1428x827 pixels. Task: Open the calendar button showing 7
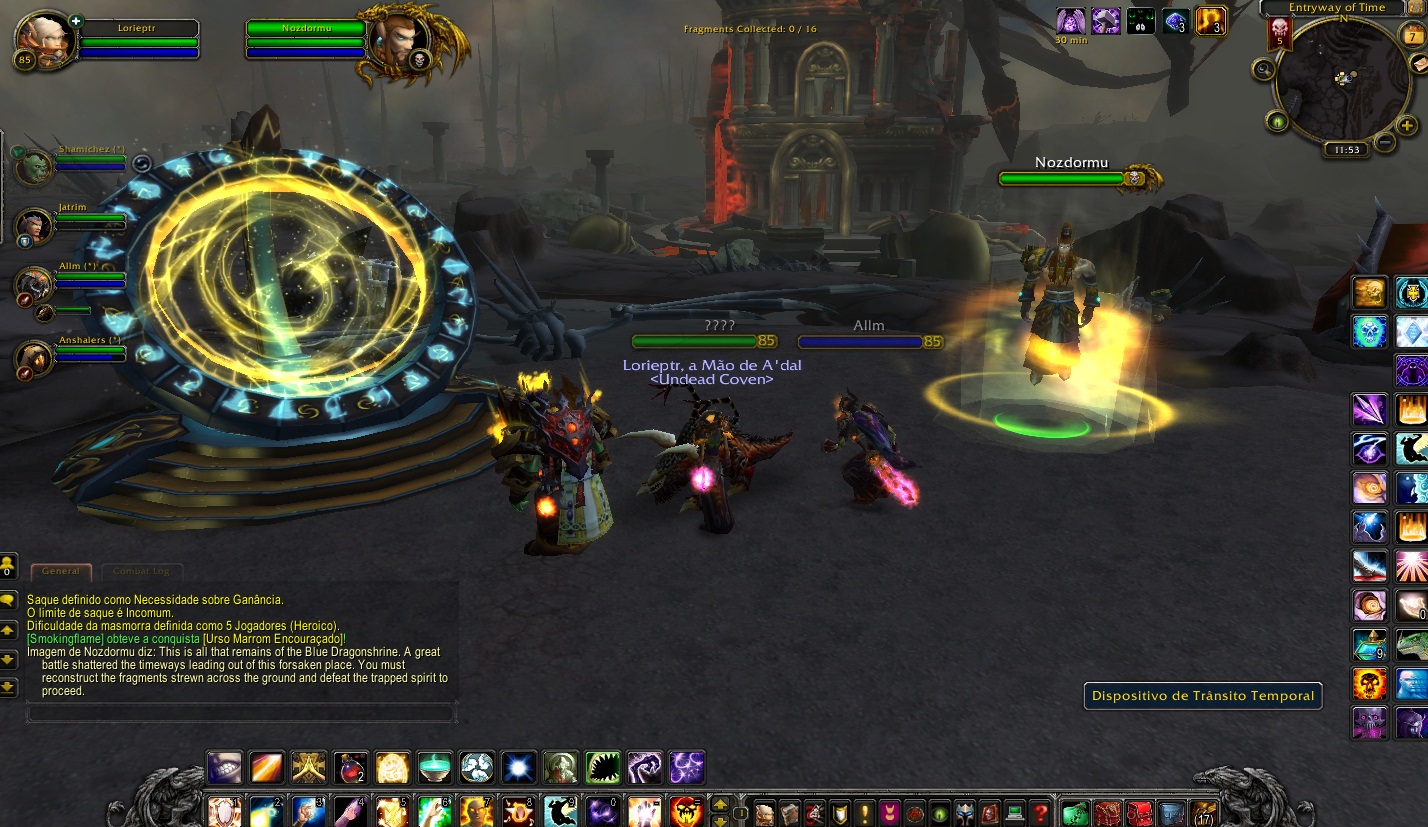[1414, 37]
